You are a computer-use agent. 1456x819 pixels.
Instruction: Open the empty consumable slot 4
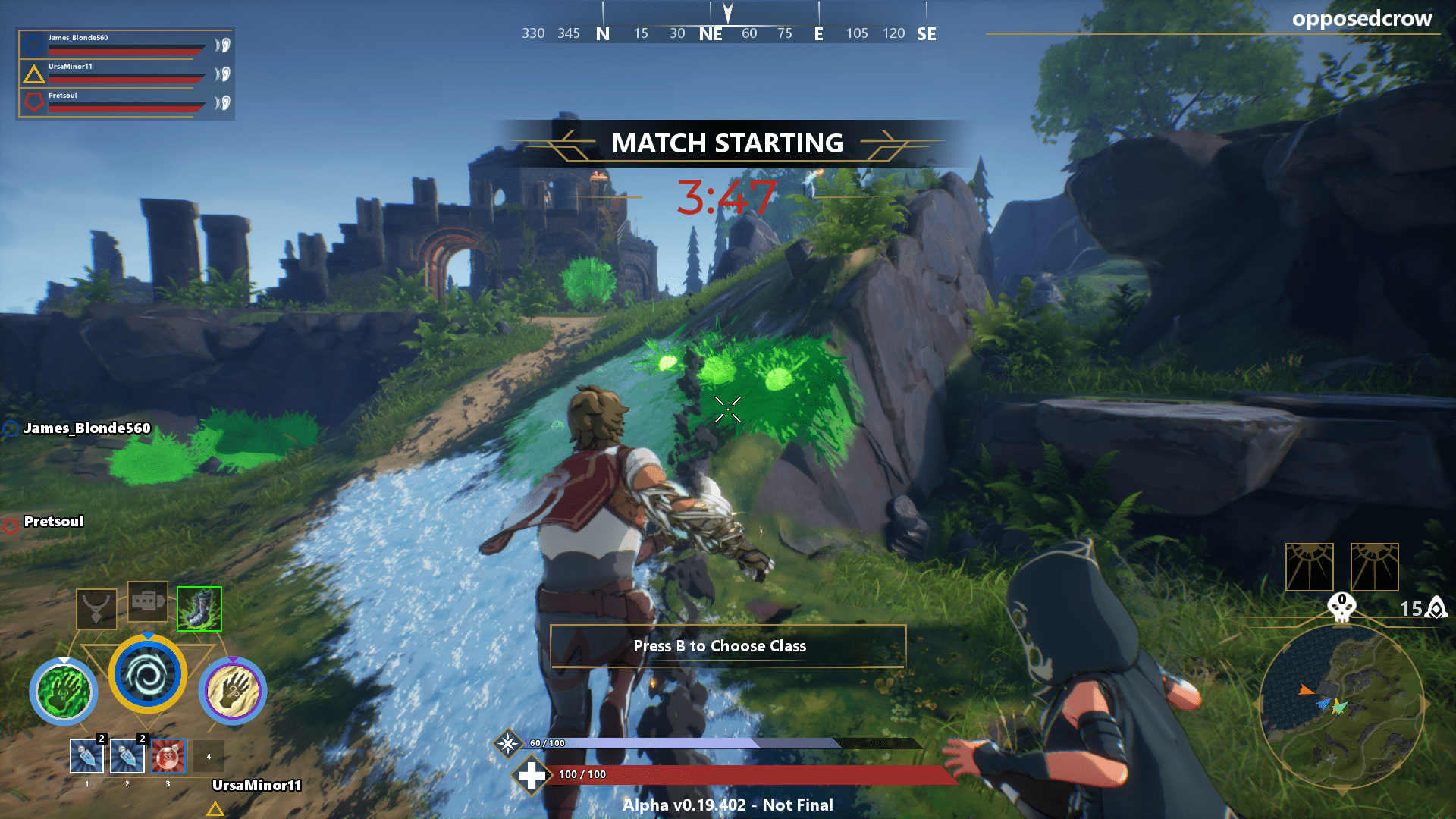(x=209, y=757)
